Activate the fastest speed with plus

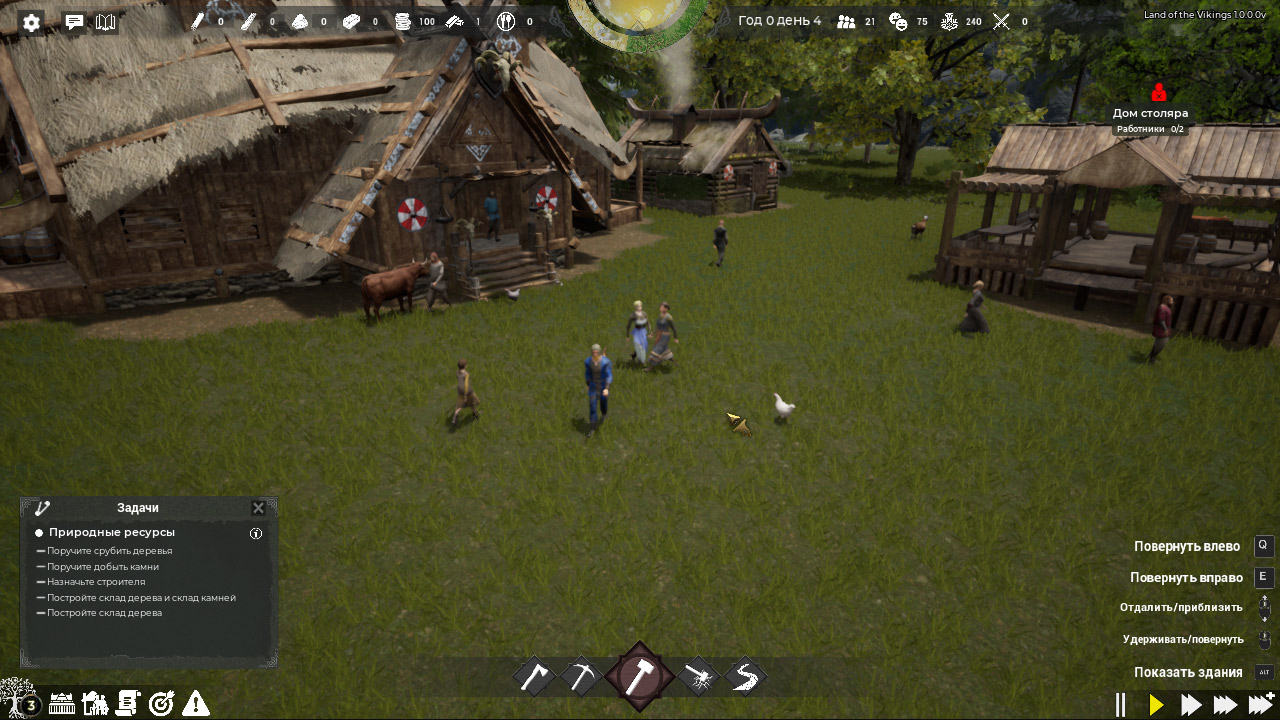pyautogui.click(x=1261, y=703)
